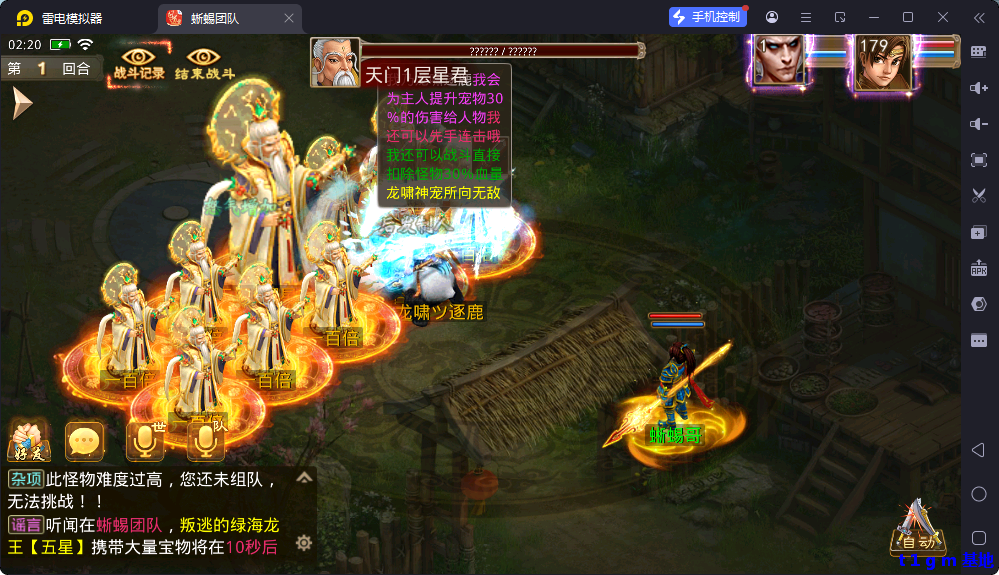Open chat settings via the gear icon
This screenshot has height=575, width=999.
click(304, 543)
